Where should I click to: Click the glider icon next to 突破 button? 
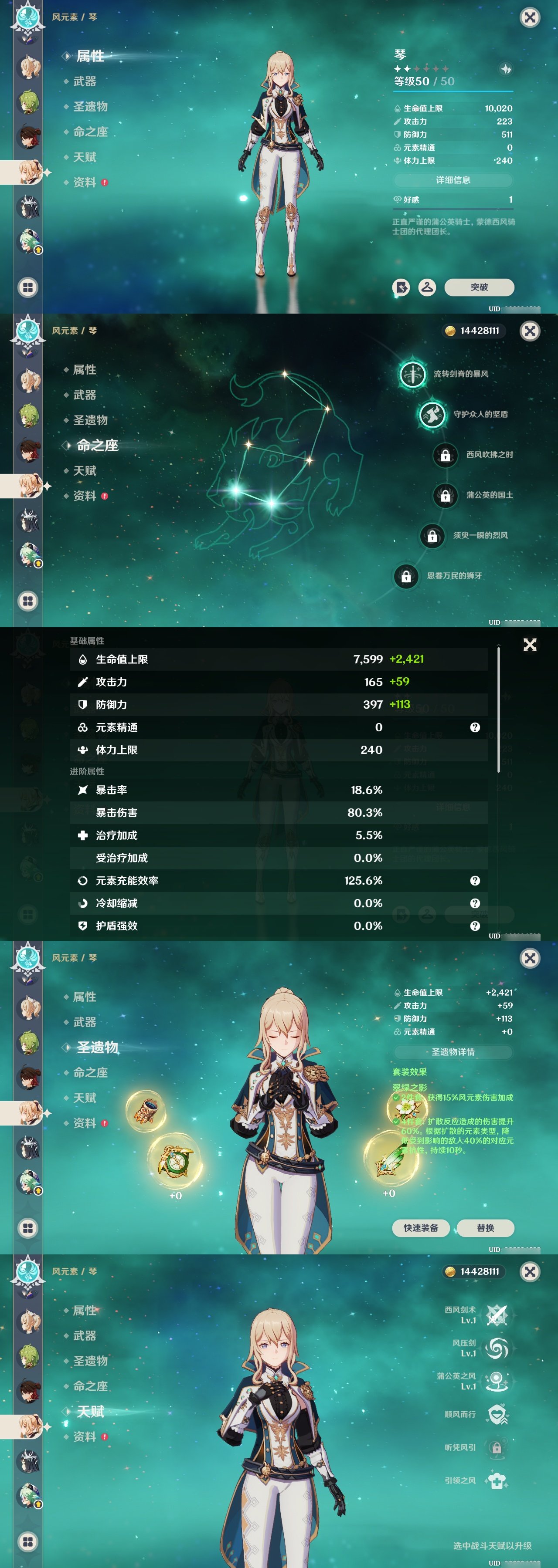pos(428,288)
